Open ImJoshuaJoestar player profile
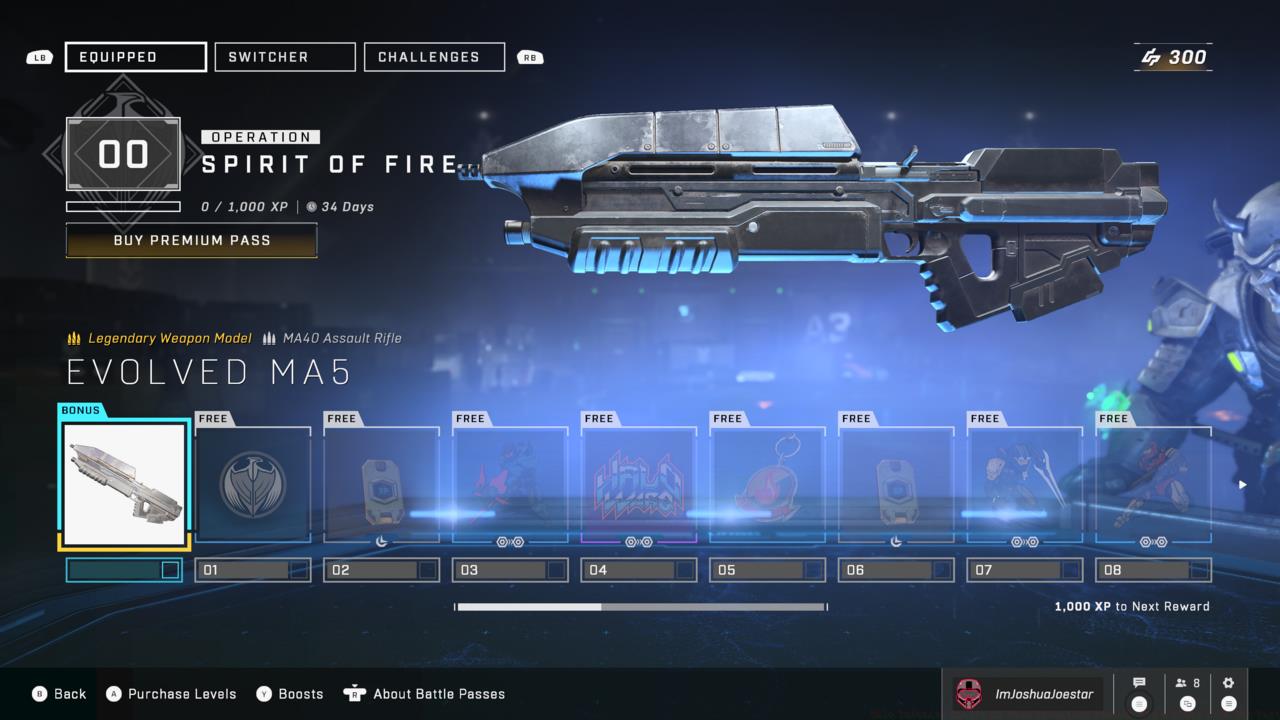Image resolution: width=1280 pixels, height=720 pixels. [1027, 694]
